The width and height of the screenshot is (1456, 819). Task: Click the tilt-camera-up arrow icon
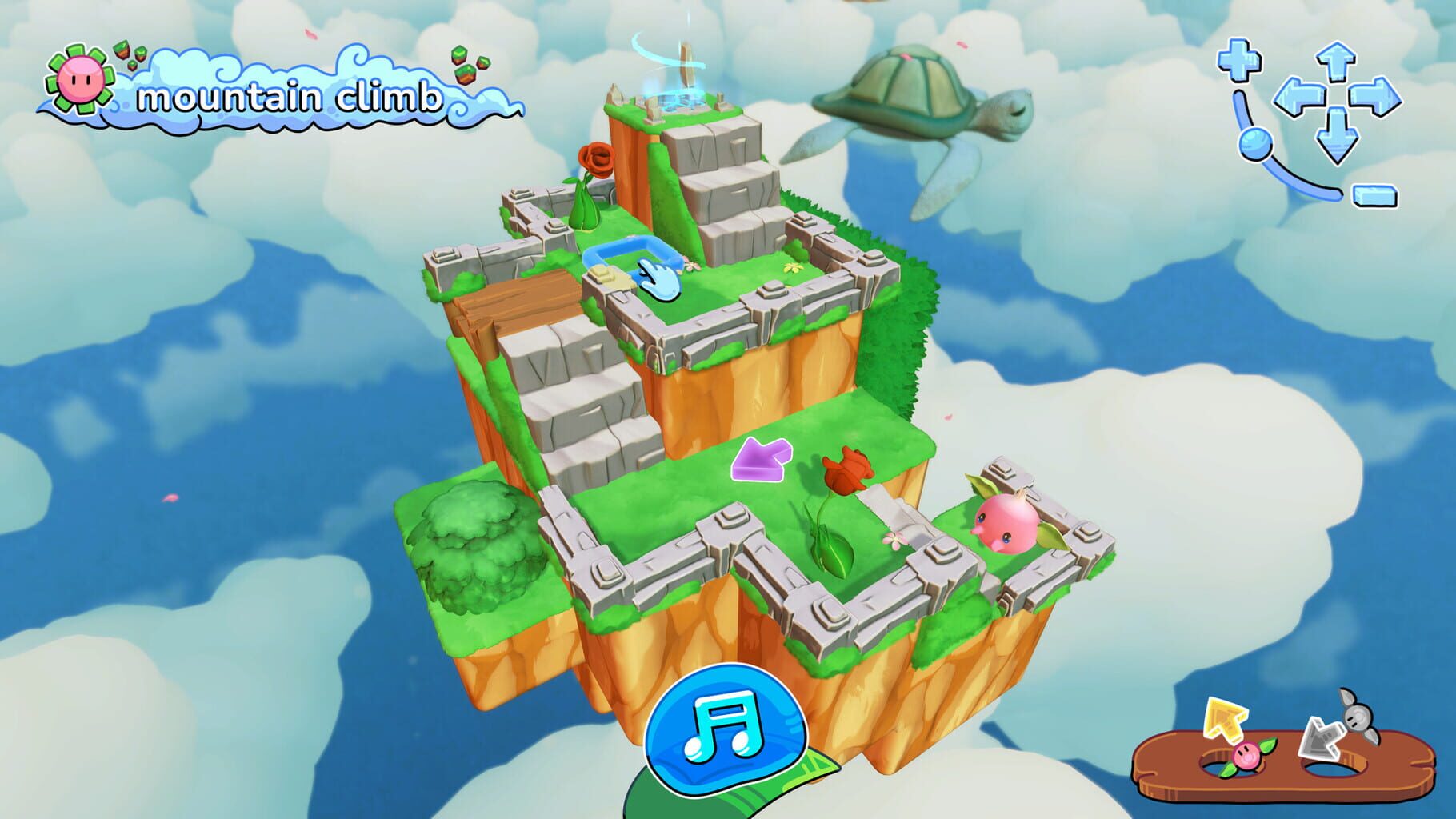pos(1336,62)
